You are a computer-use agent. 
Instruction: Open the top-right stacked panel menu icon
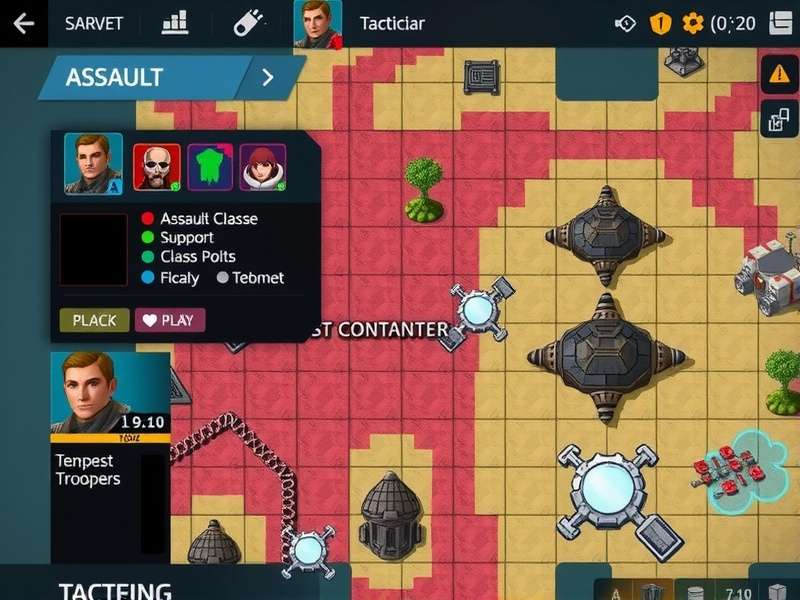point(781,23)
